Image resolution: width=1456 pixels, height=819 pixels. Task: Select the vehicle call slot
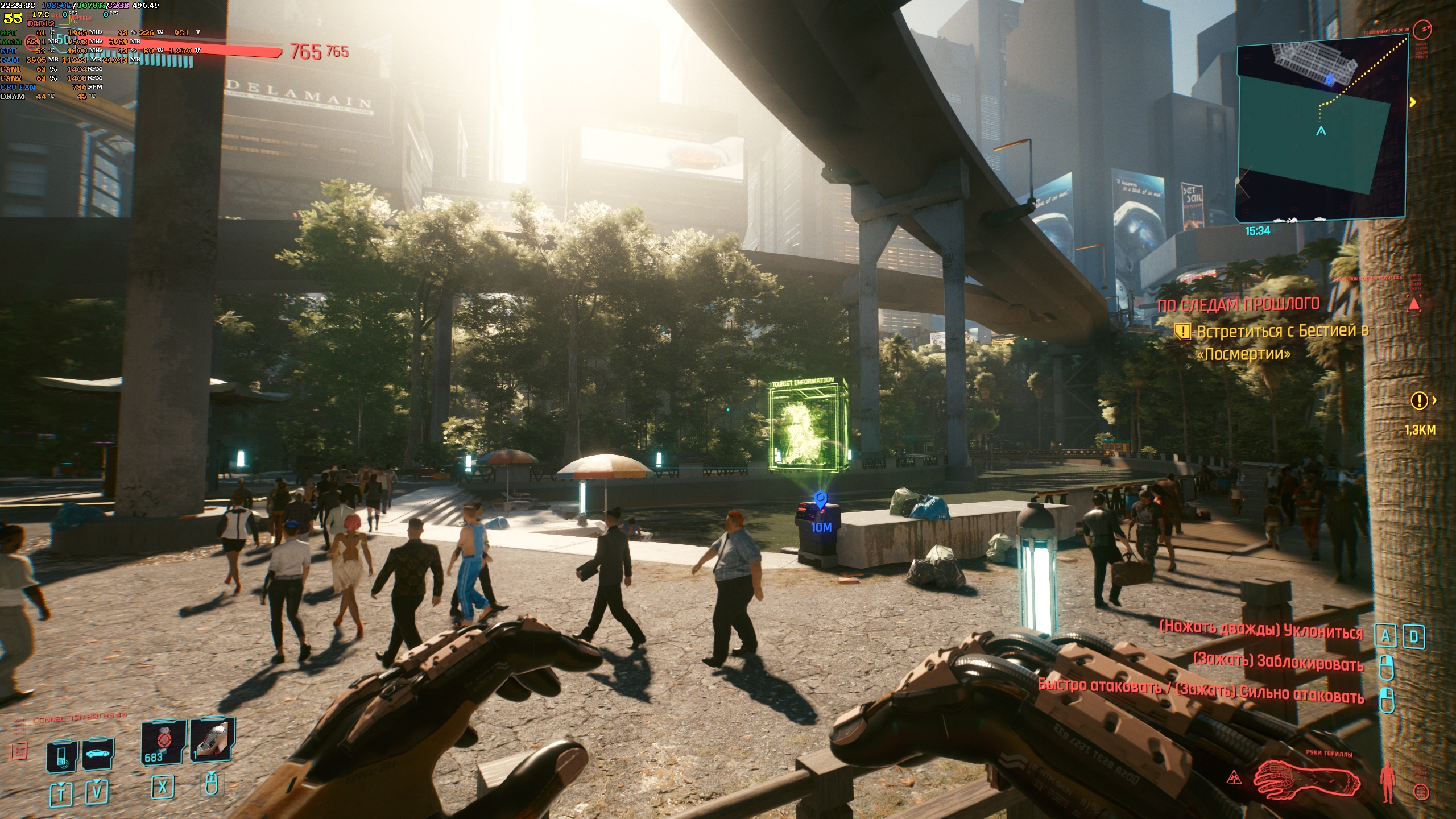click(x=98, y=754)
